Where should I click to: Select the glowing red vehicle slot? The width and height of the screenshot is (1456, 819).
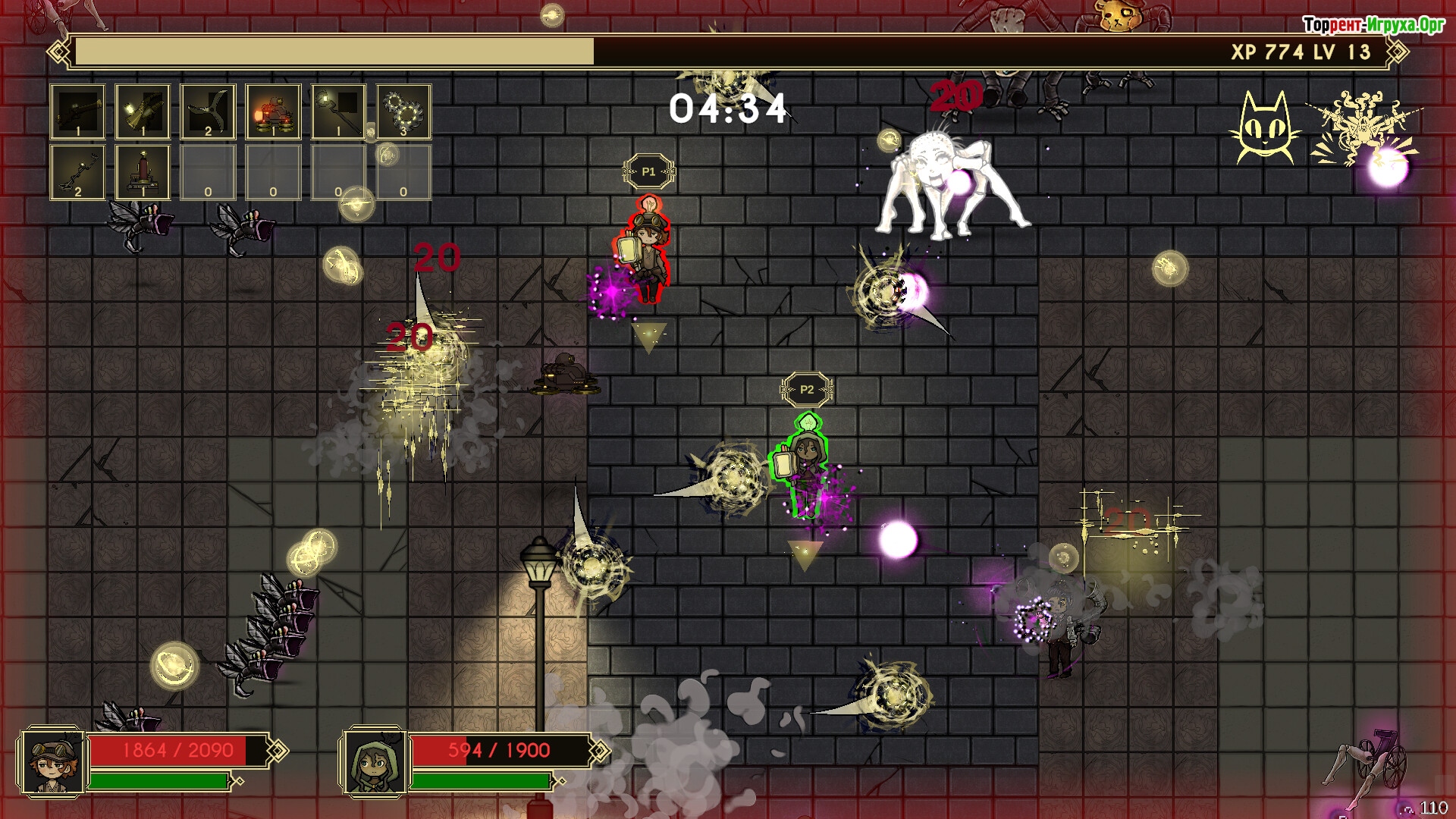(274, 111)
